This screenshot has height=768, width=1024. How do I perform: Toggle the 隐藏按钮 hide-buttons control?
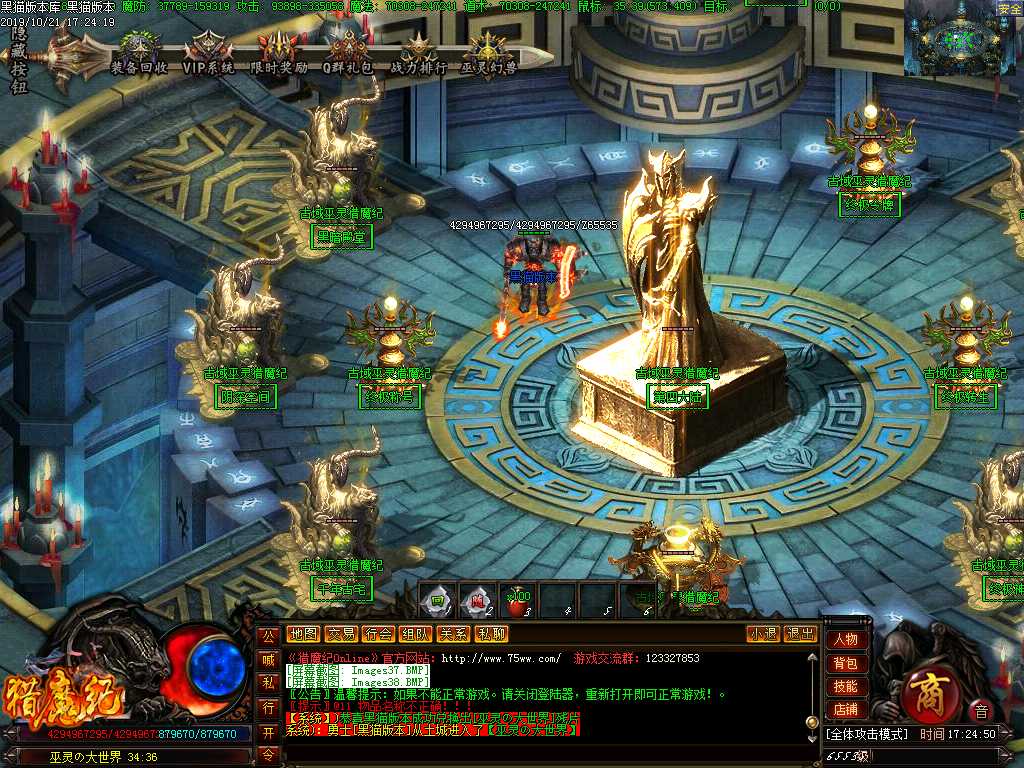(x=19, y=60)
